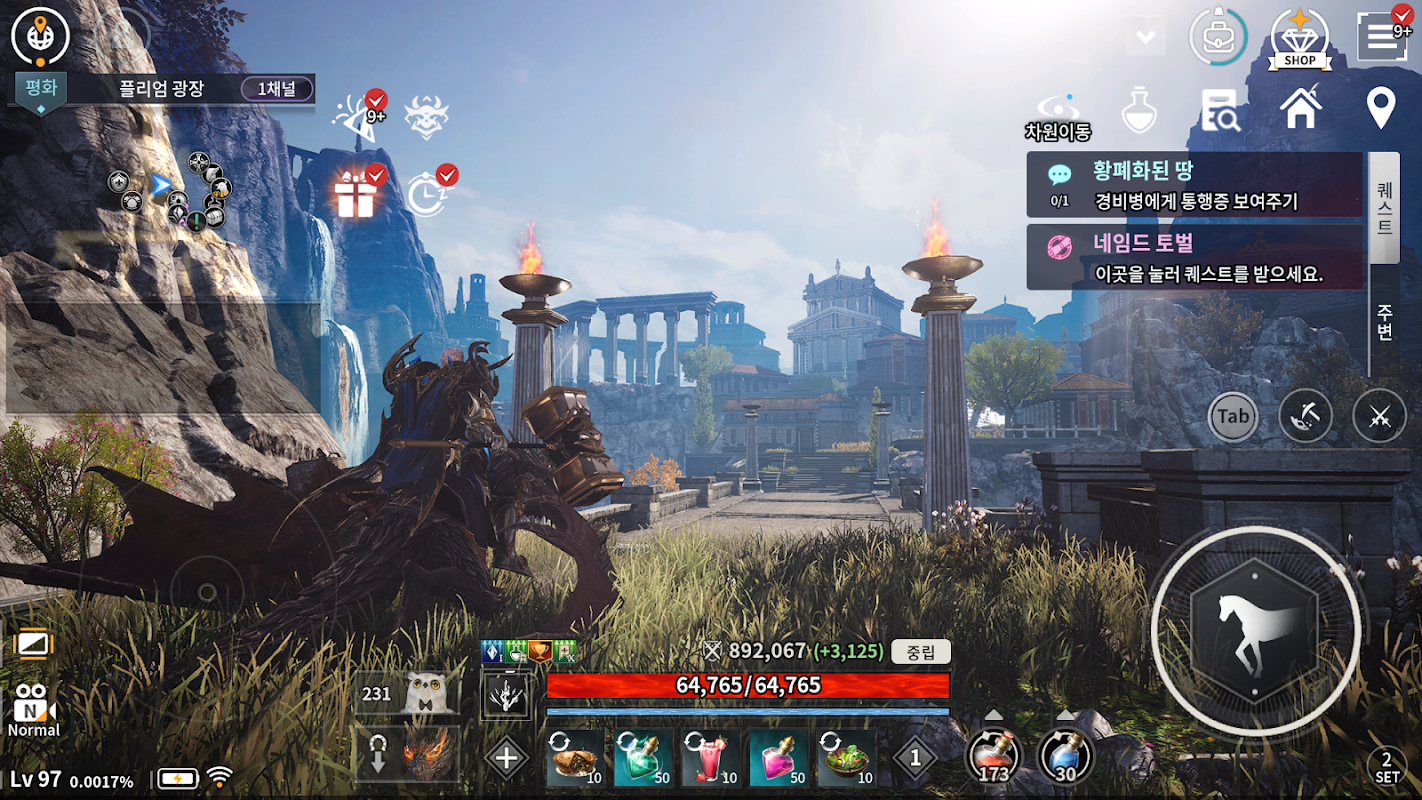
Task: Open the briefcase bag icon
Action: [x=1217, y=37]
